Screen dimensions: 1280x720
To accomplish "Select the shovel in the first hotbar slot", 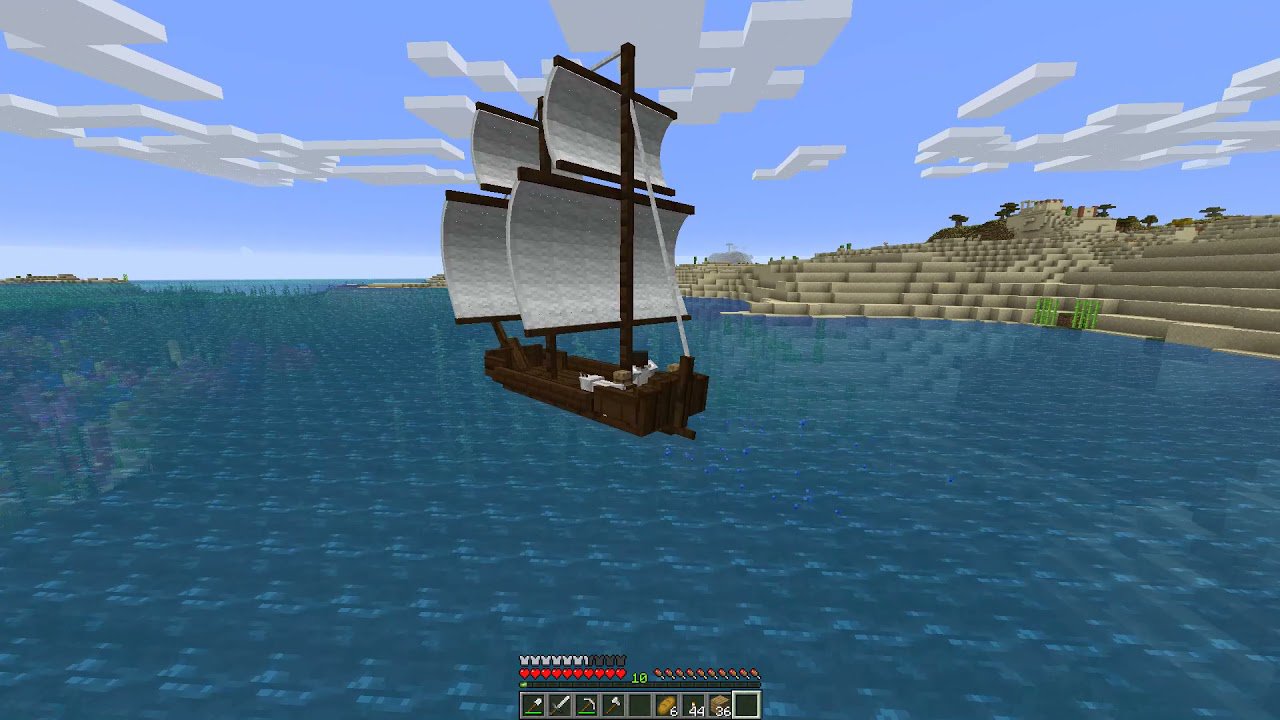I will [531, 705].
